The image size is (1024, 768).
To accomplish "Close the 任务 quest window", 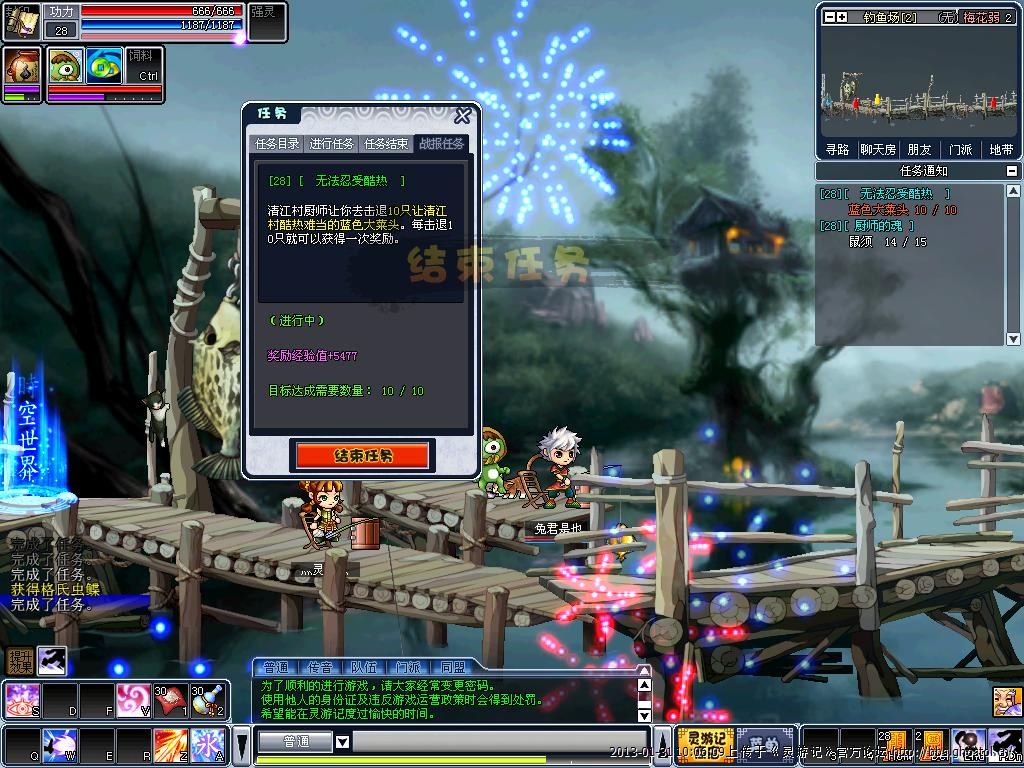I will pyautogui.click(x=462, y=116).
